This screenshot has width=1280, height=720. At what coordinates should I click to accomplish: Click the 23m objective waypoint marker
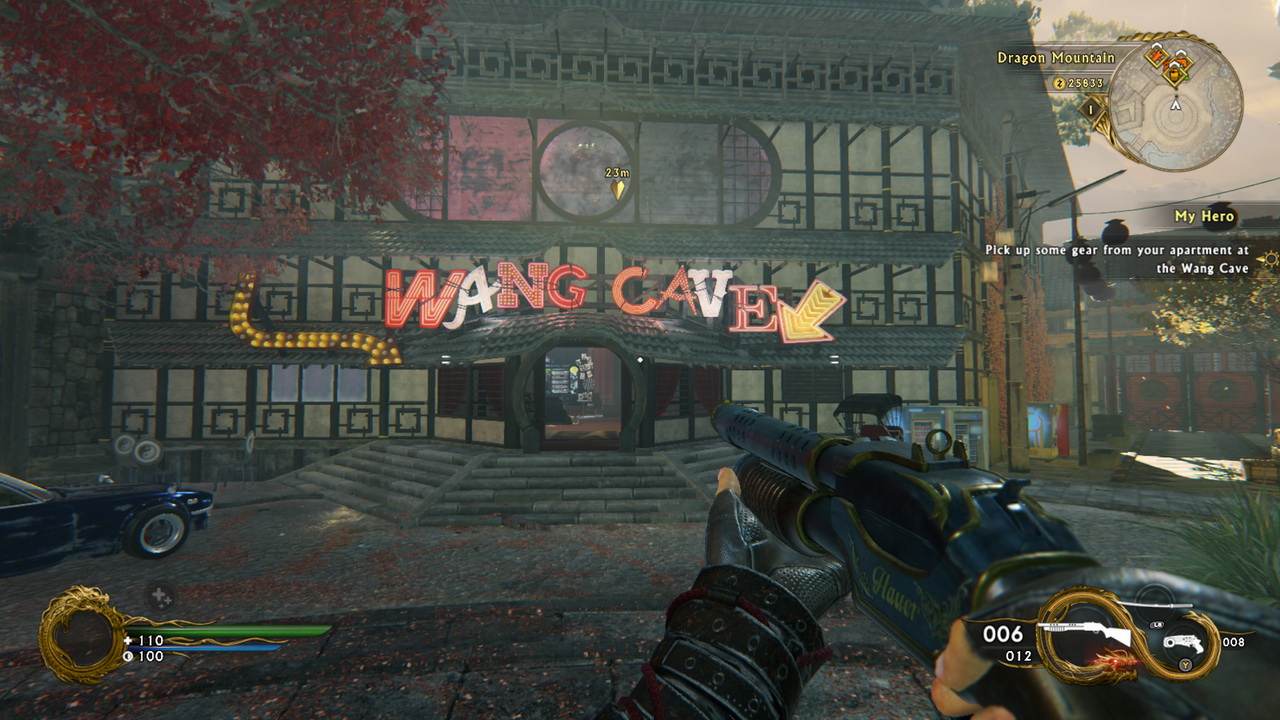pyautogui.click(x=618, y=188)
